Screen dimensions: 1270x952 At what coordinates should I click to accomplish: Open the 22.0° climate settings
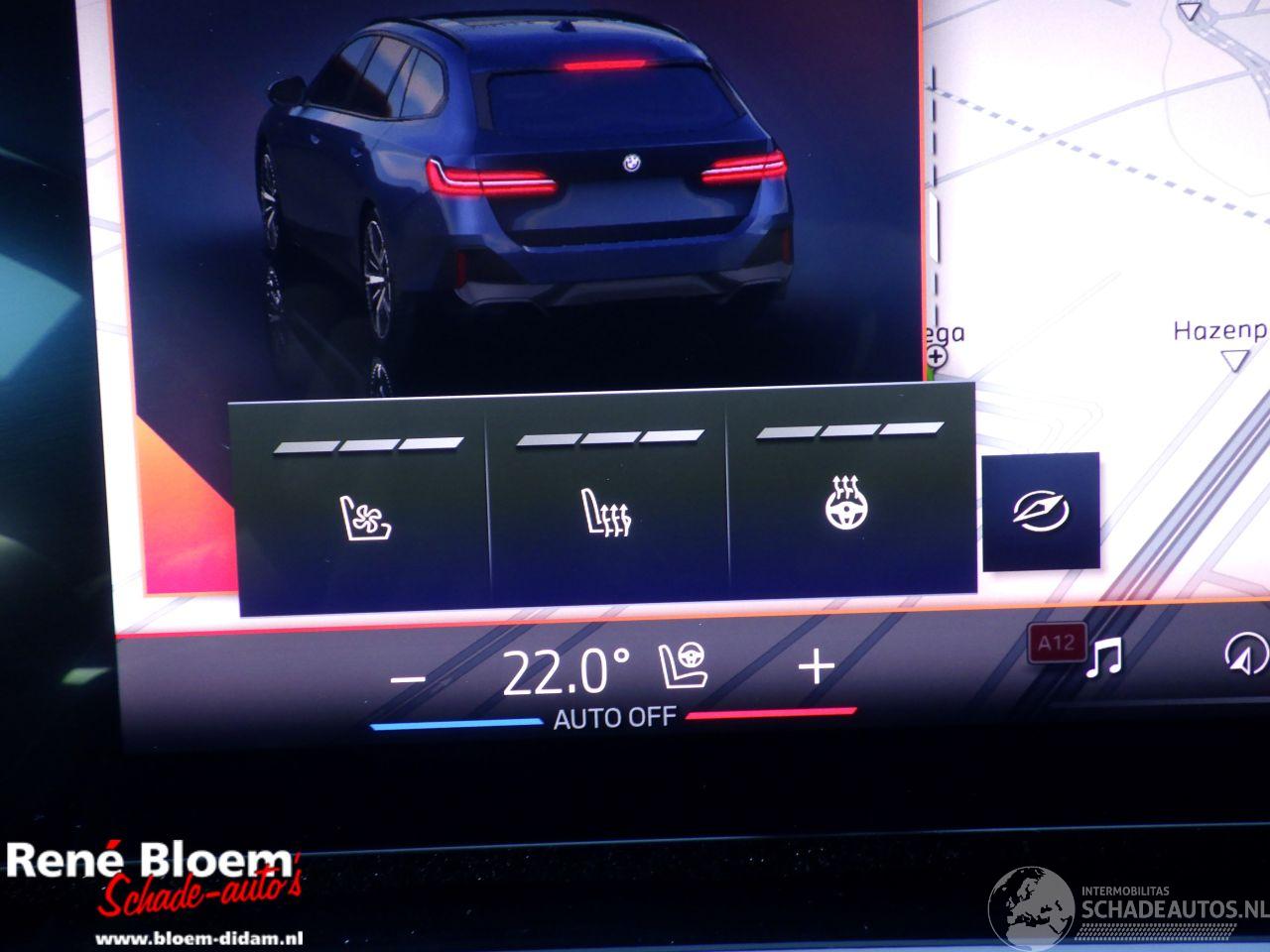tap(566, 673)
